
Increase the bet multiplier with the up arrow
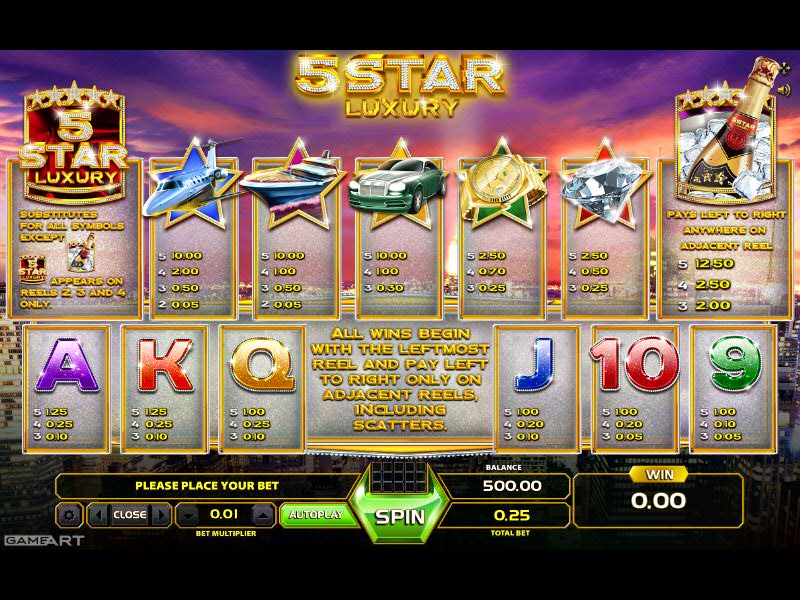click(262, 515)
